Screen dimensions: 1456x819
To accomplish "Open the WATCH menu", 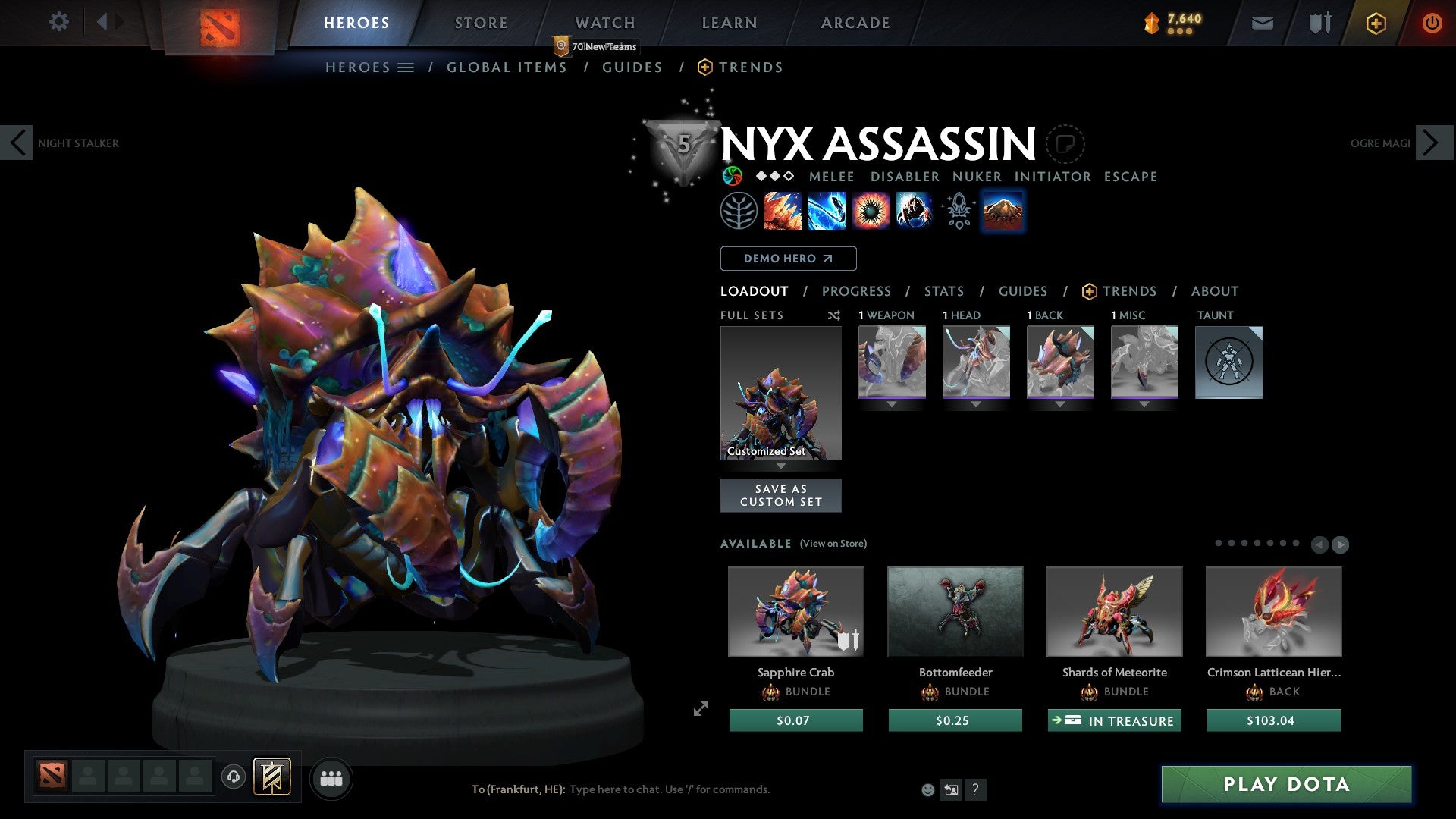I will pos(604,23).
